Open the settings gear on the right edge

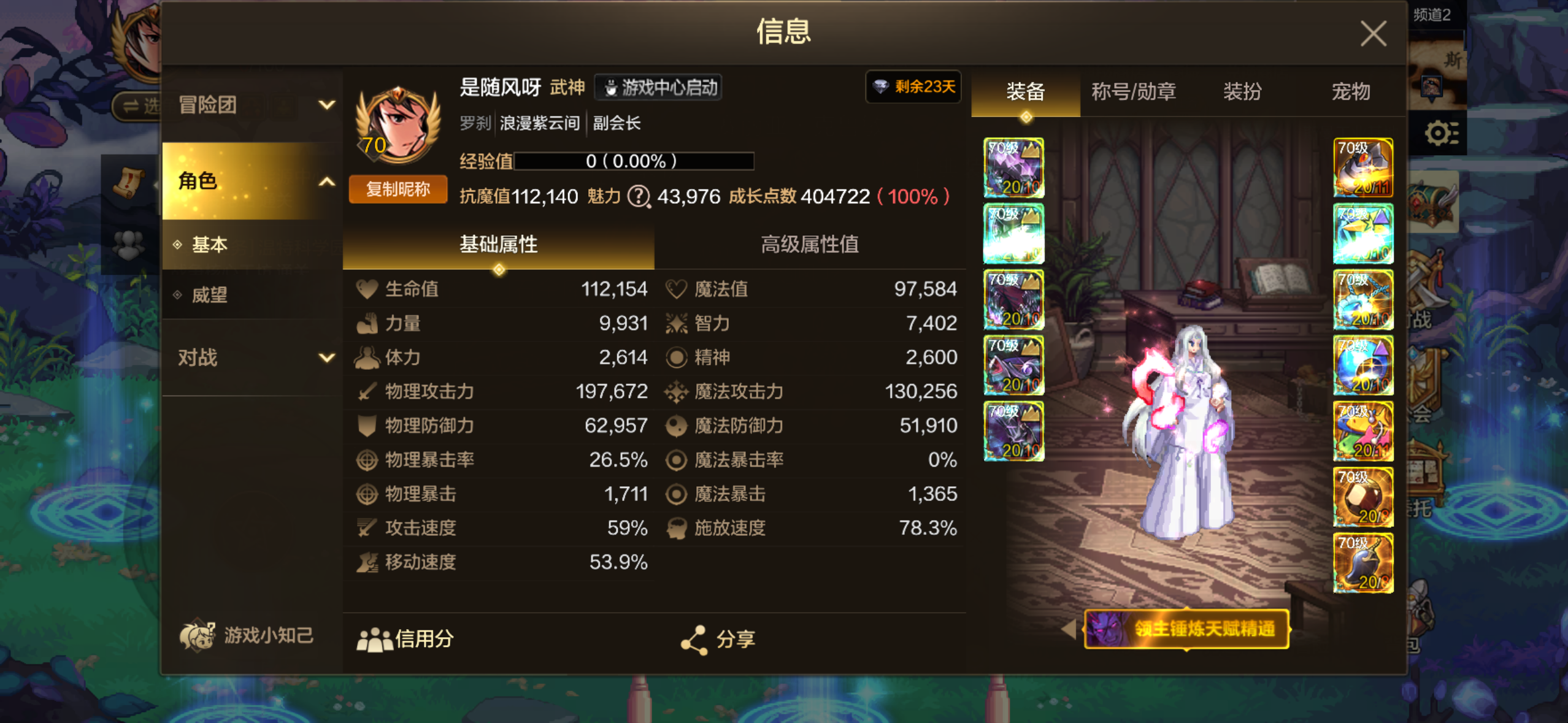point(1440,132)
